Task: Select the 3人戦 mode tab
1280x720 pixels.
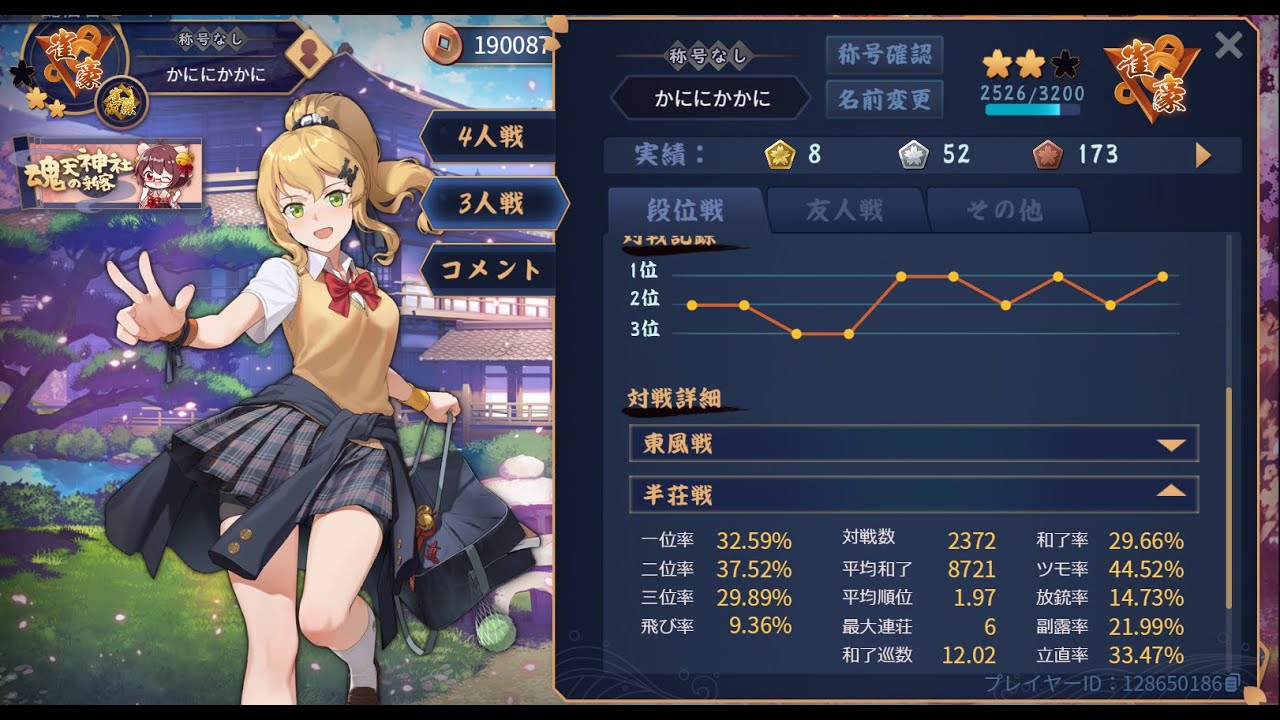Action: (x=492, y=204)
